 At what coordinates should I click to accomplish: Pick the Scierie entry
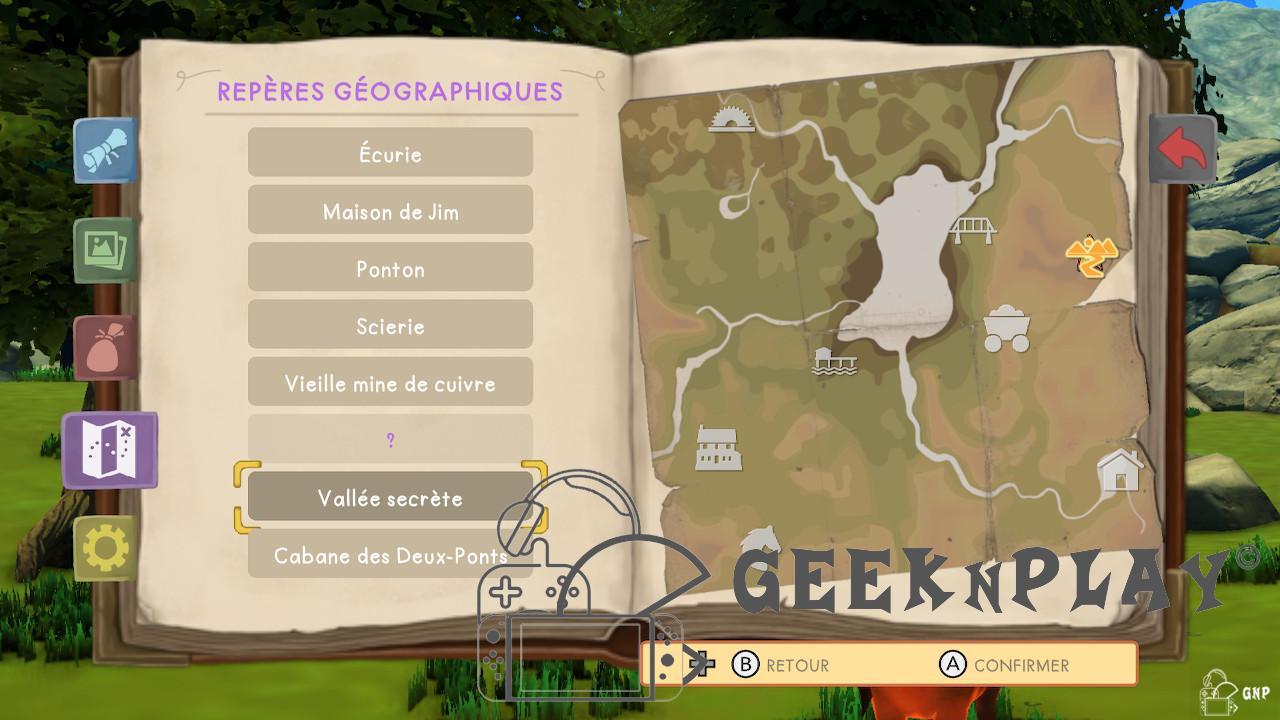(x=390, y=326)
